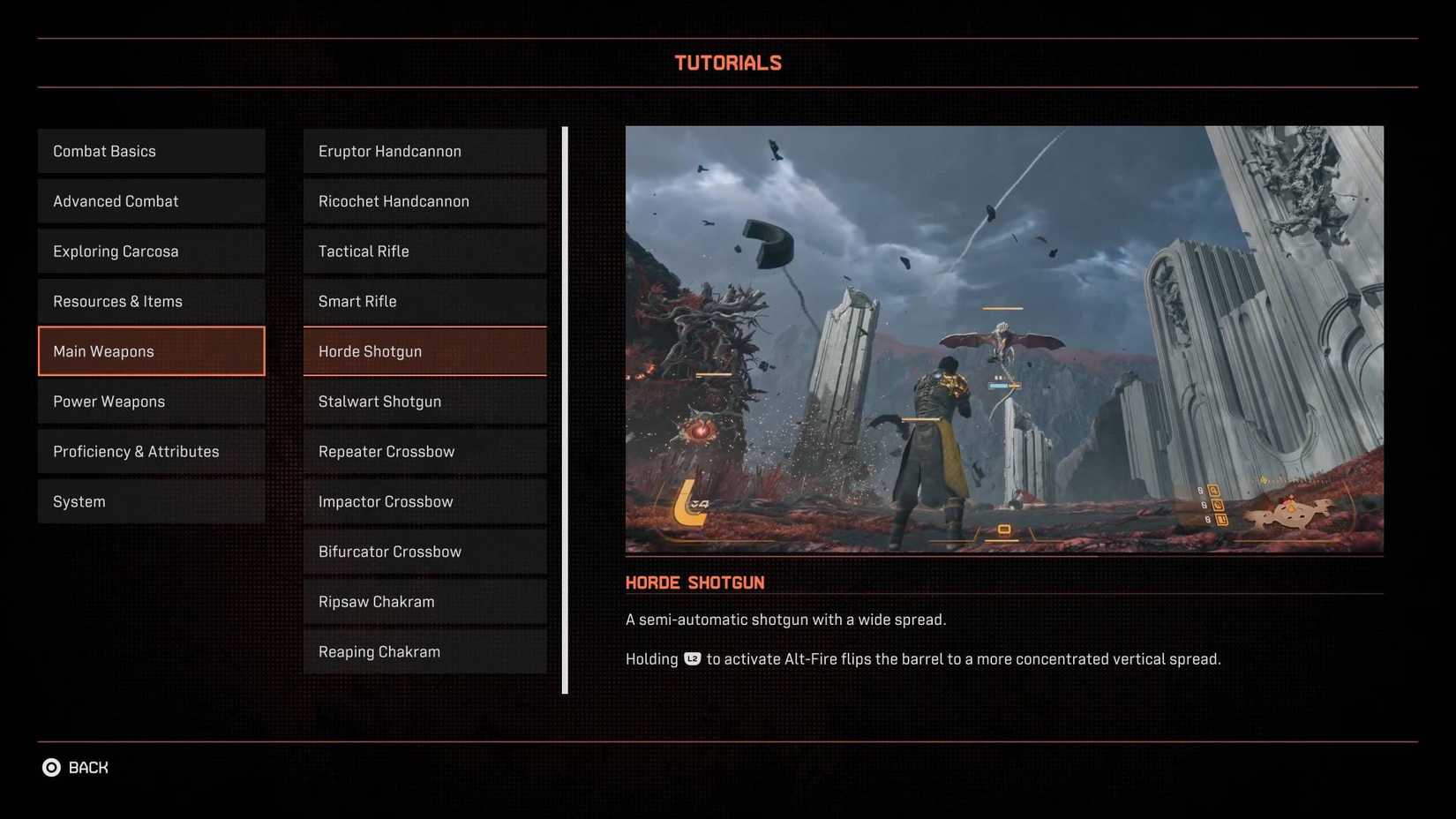The width and height of the screenshot is (1456, 819).
Task: Select the Advanced Combat category
Action: (x=150, y=200)
